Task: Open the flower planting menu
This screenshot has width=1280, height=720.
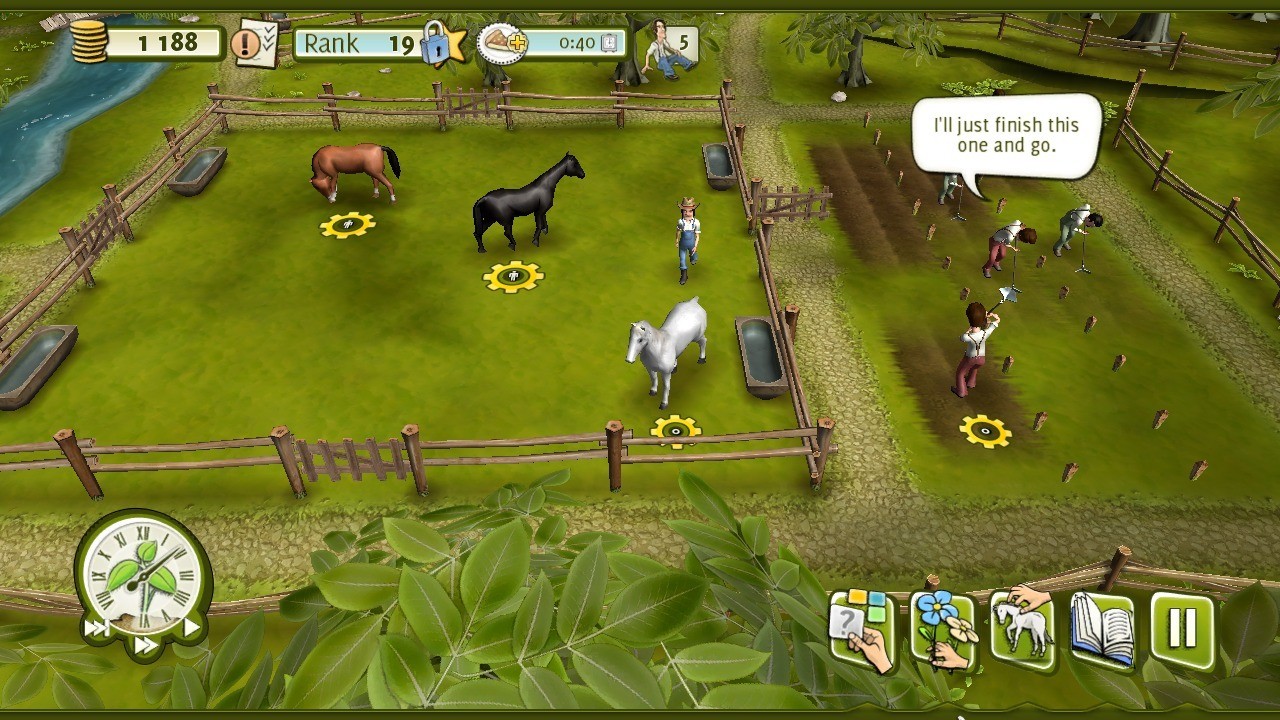Action: pos(942,631)
